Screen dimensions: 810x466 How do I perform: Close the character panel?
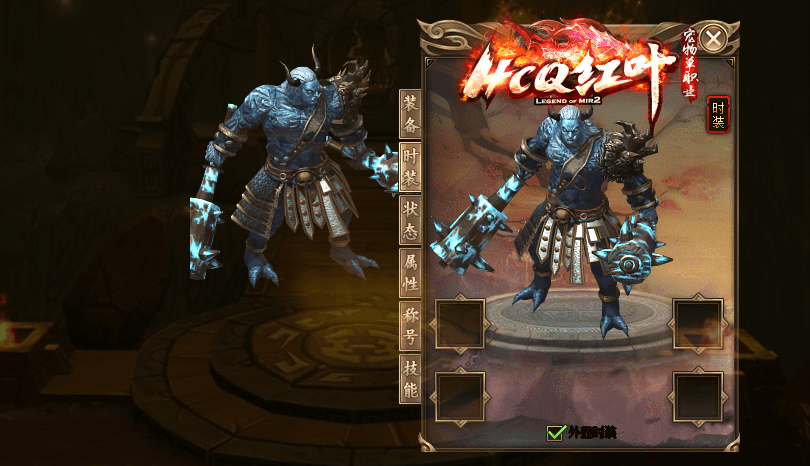pyautogui.click(x=713, y=39)
